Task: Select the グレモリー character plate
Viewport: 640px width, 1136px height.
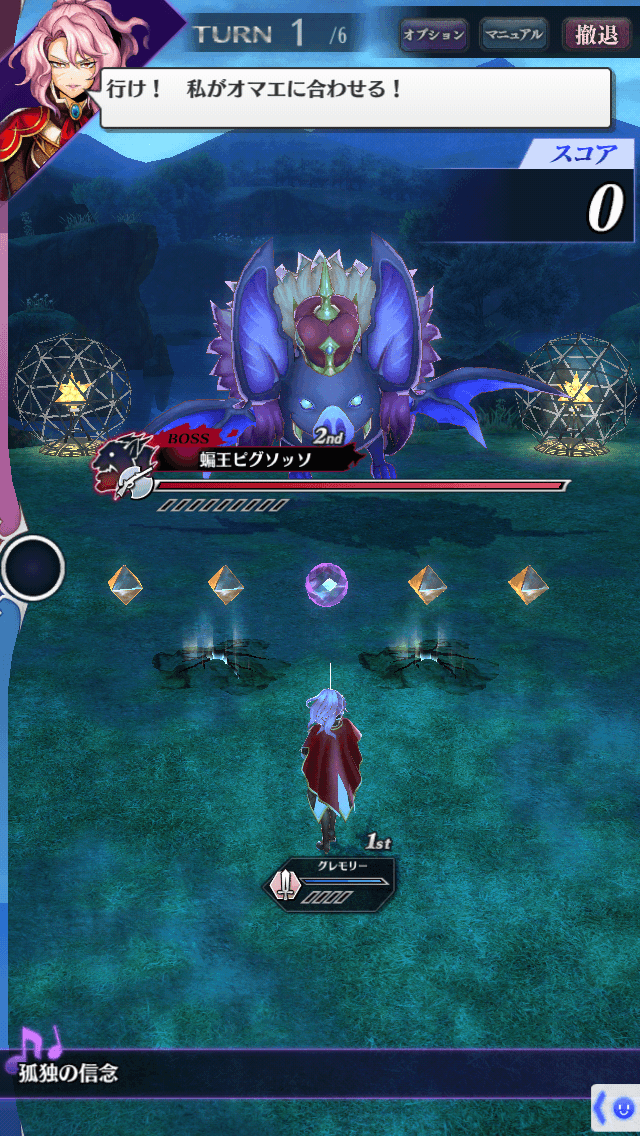Action: [330, 881]
